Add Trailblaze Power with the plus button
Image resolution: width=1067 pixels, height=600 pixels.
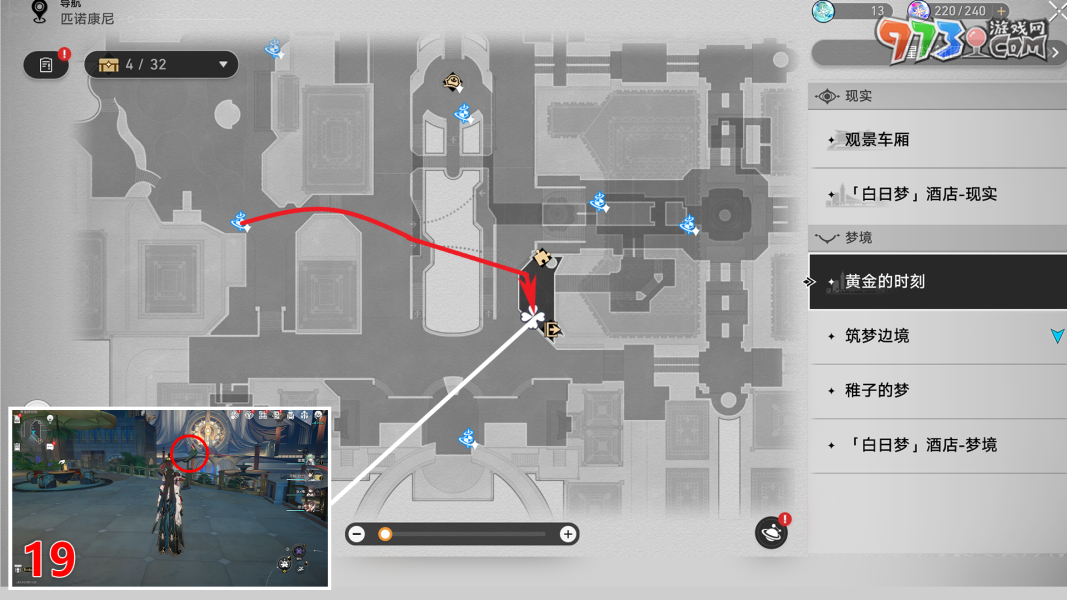click(1002, 11)
